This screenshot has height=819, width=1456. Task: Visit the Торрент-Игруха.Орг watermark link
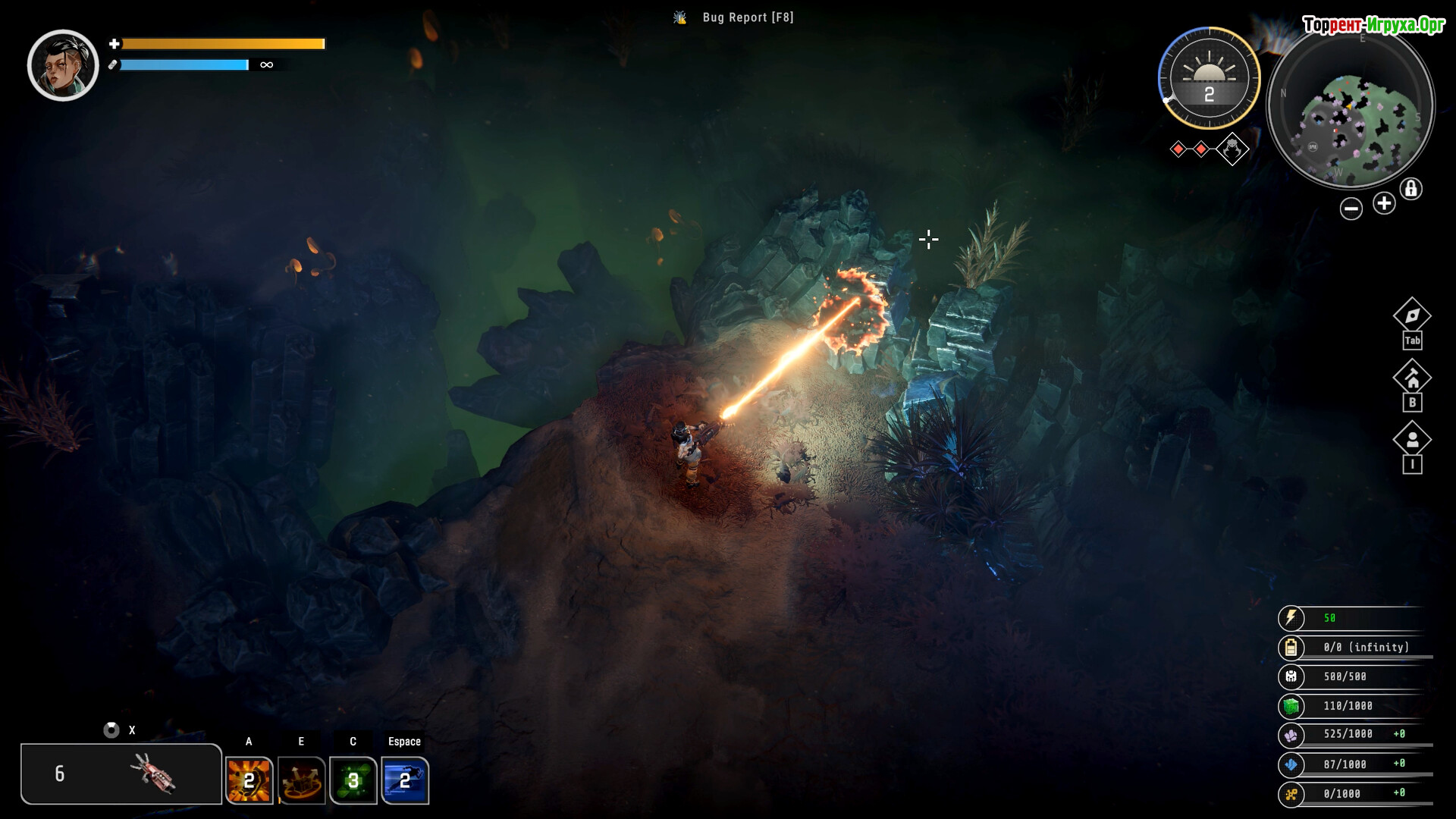1373,25
